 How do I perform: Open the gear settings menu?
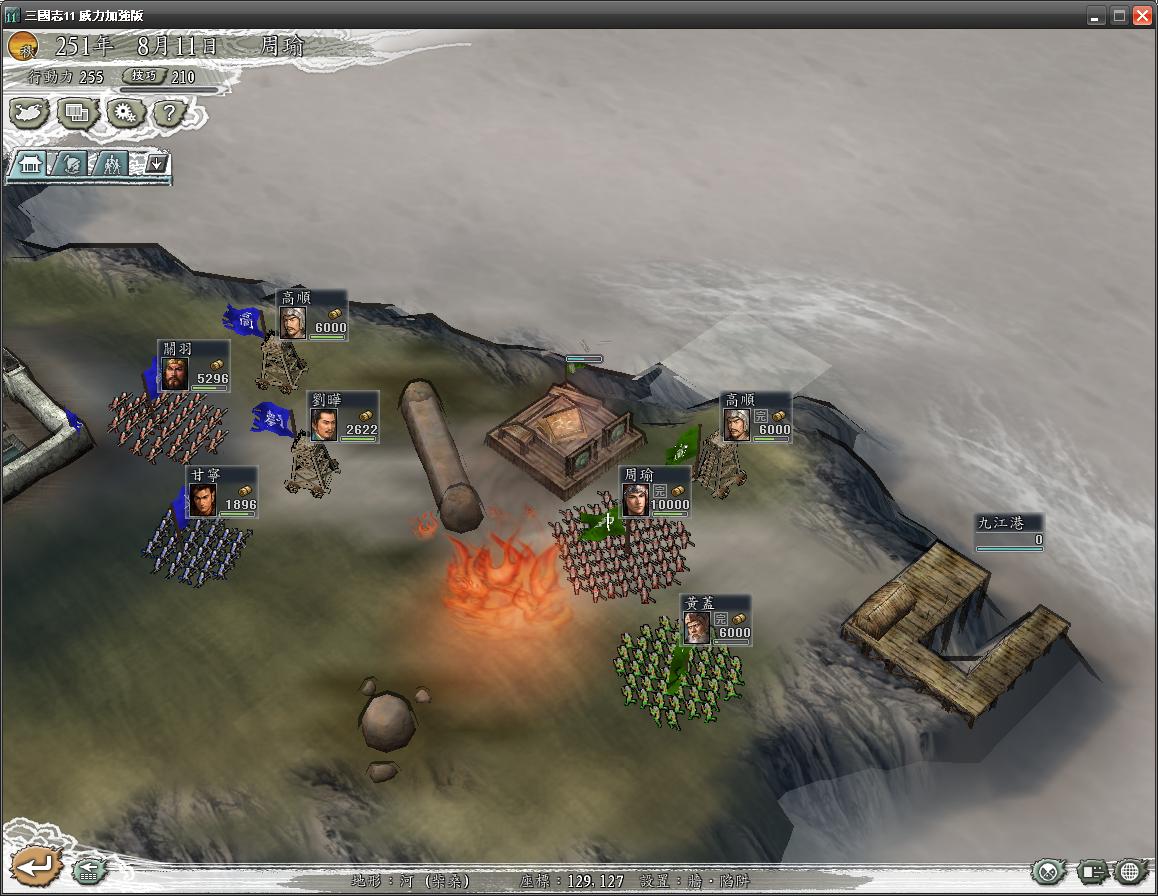124,112
